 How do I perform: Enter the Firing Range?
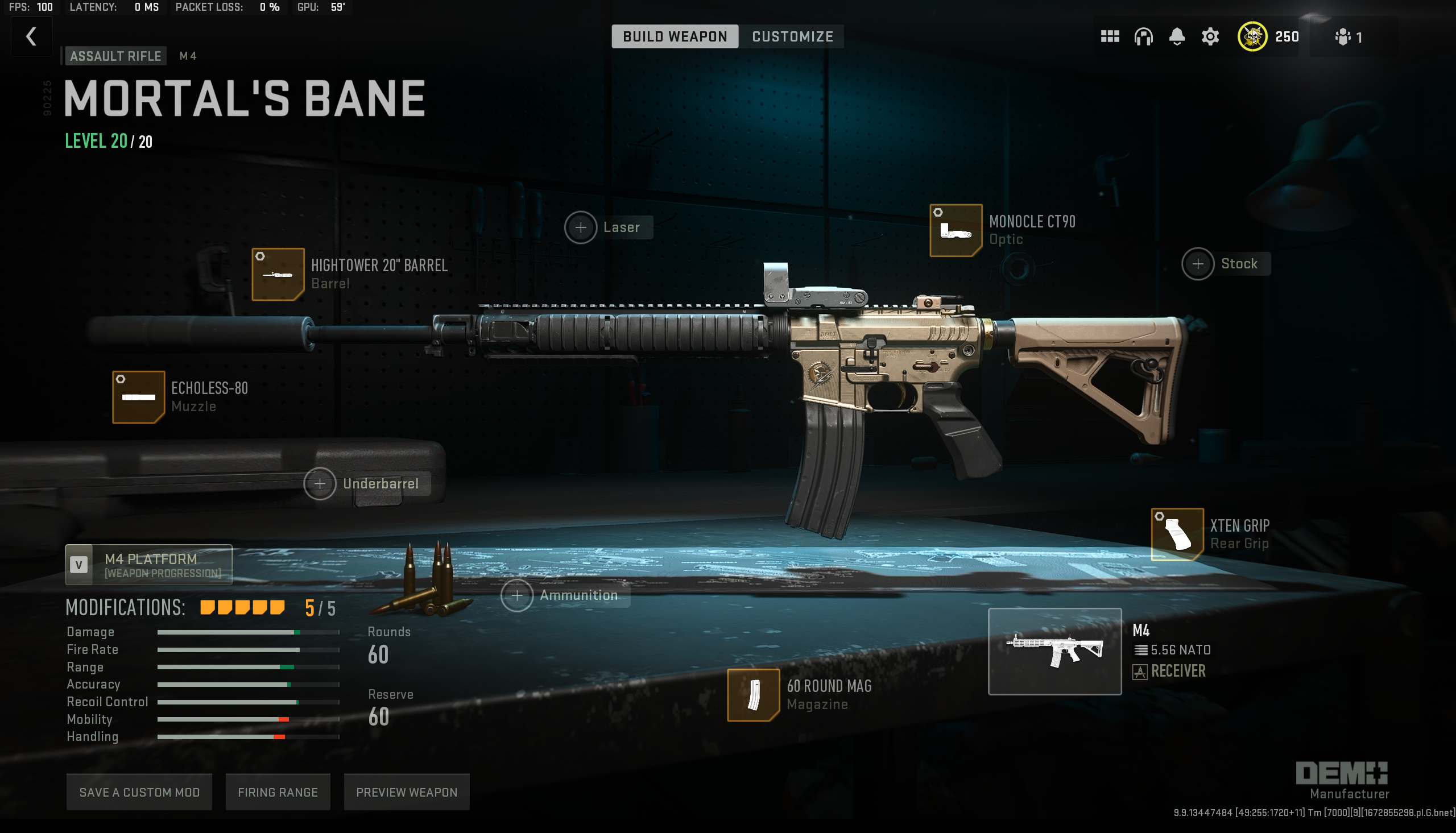278,792
